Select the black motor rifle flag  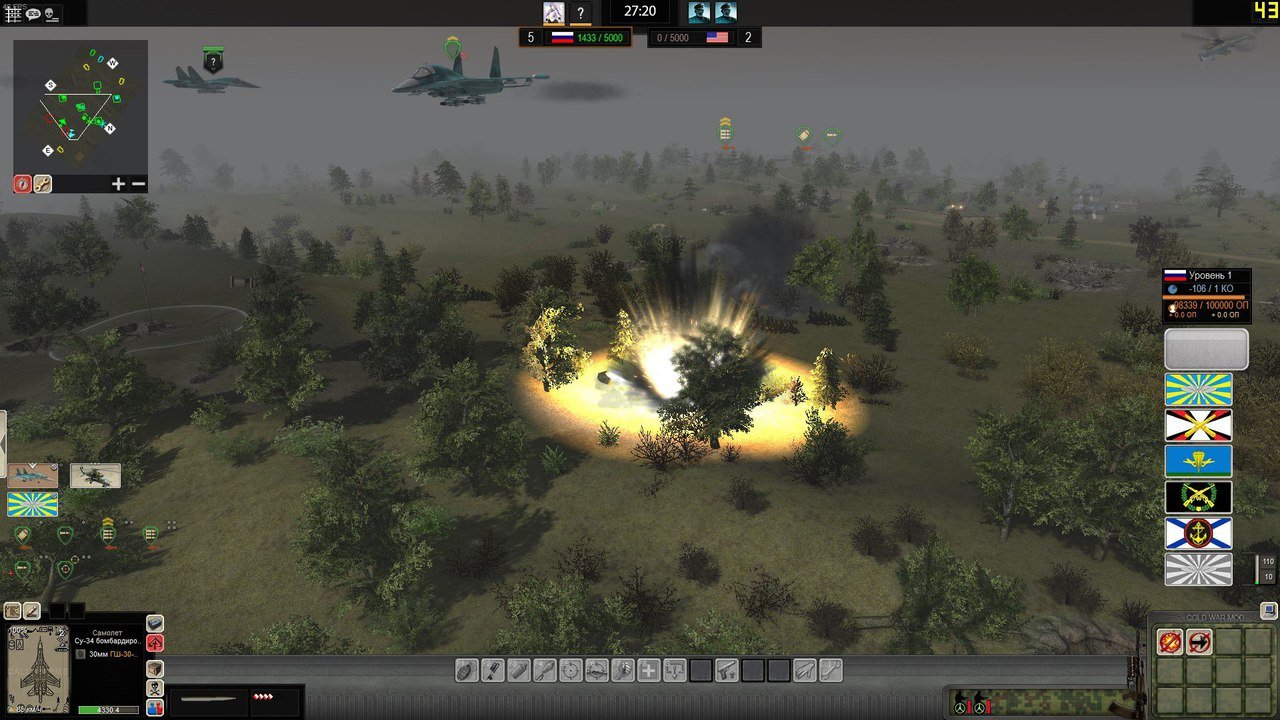(x=1198, y=497)
